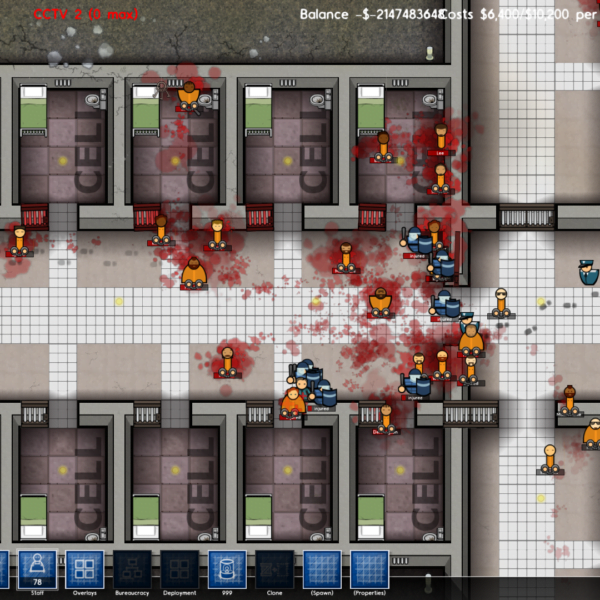Open the (Properties) menu
The height and width of the screenshot is (600, 600).
369,569
